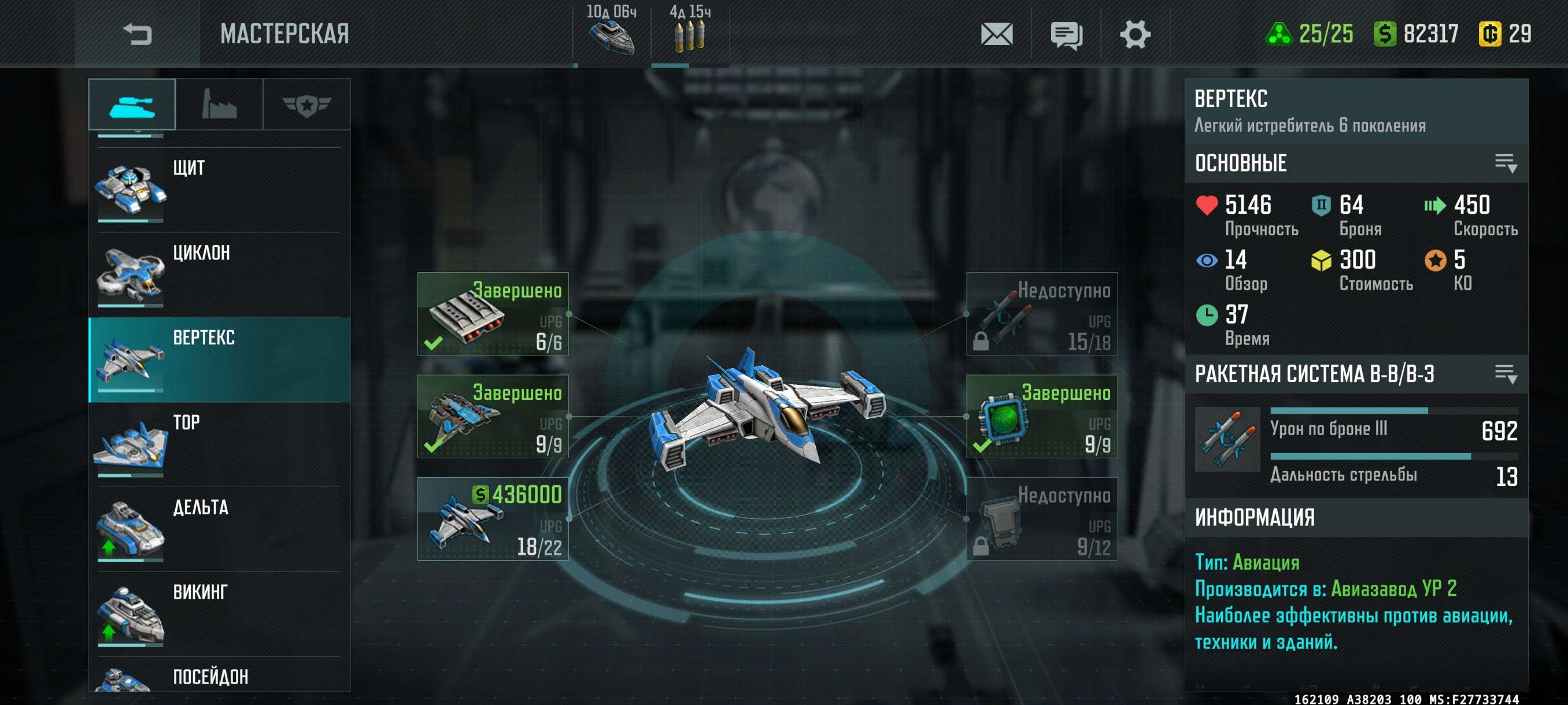
Task: Switch to the factory buildings tab
Action: 219,104
